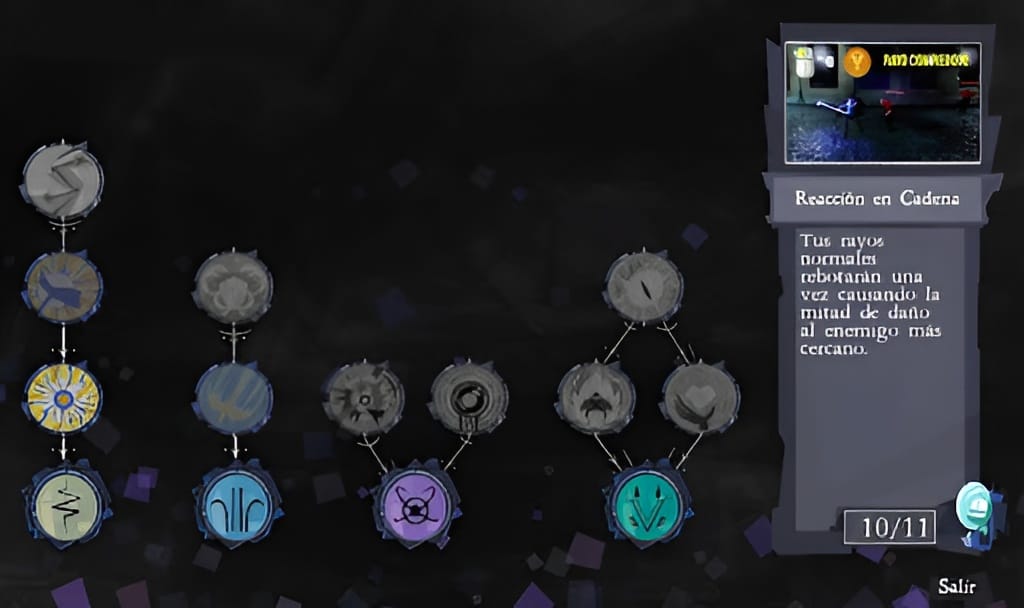Select the gray cloud-shaped skill node
The width and height of the screenshot is (1024, 608).
pyautogui.click(x=233, y=288)
